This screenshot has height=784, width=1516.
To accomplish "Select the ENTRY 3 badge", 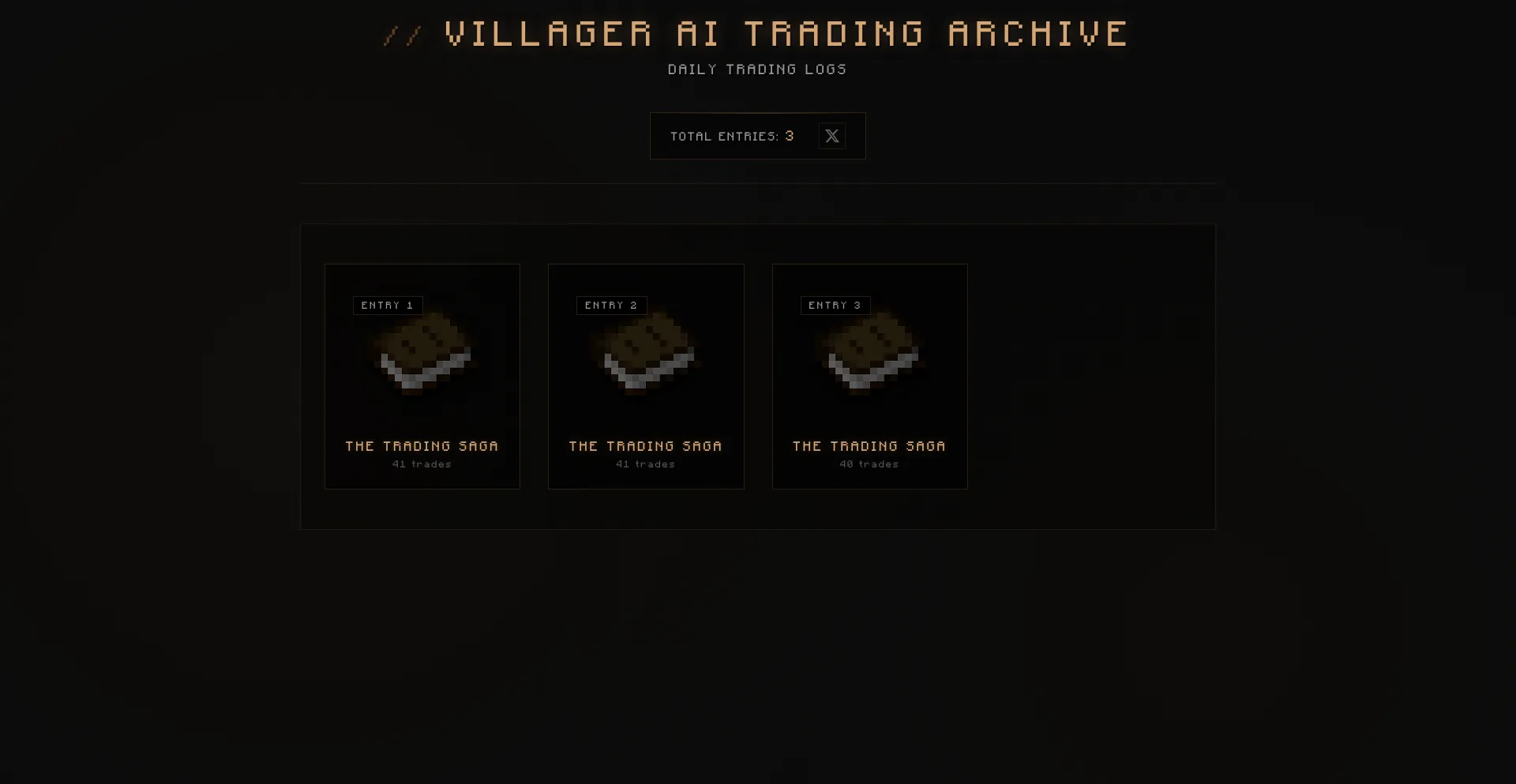I will tap(835, 306).
